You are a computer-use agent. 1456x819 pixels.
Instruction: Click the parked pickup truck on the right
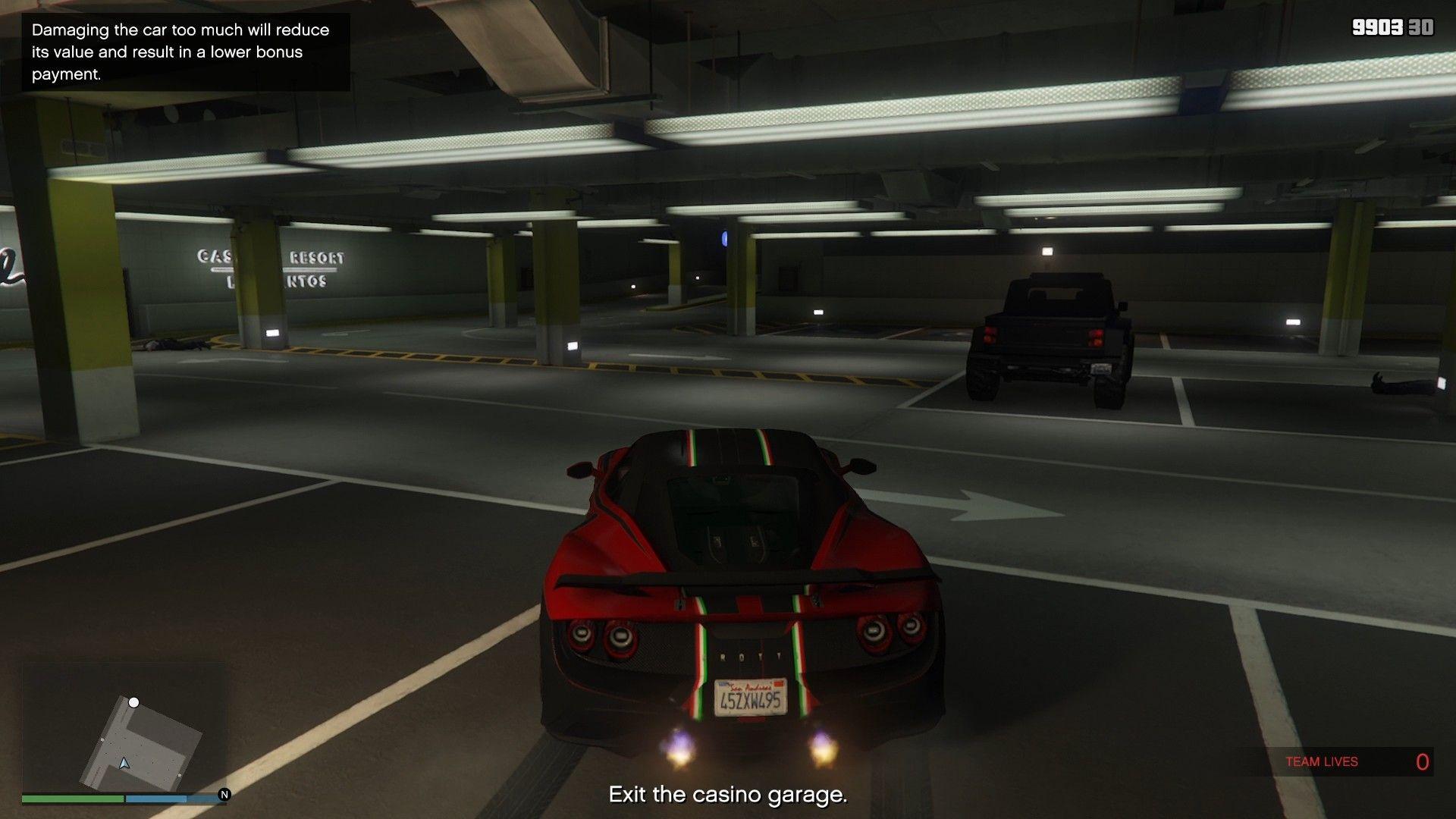(1046, 334)
